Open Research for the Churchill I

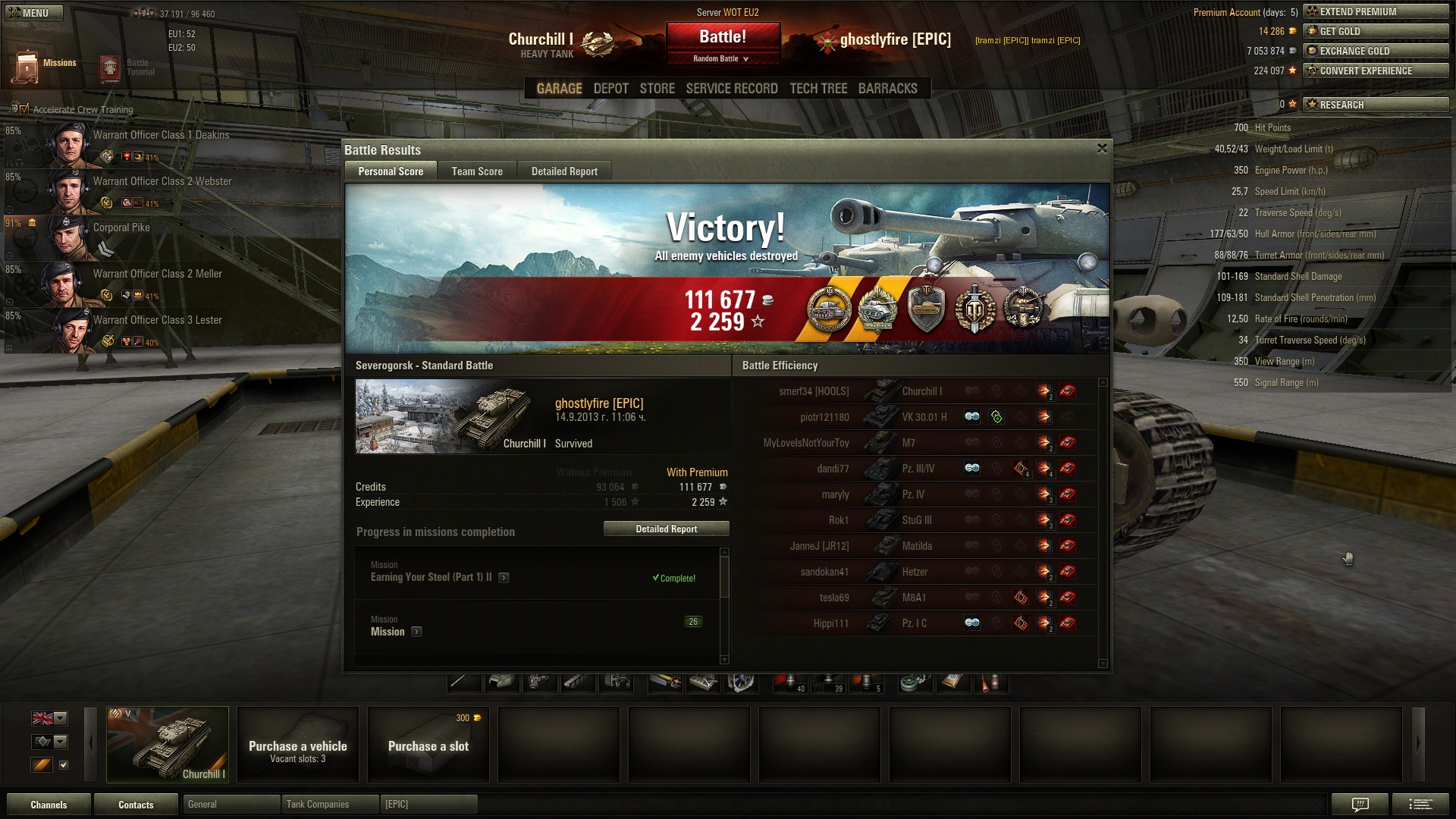[x=1375, y=105]
